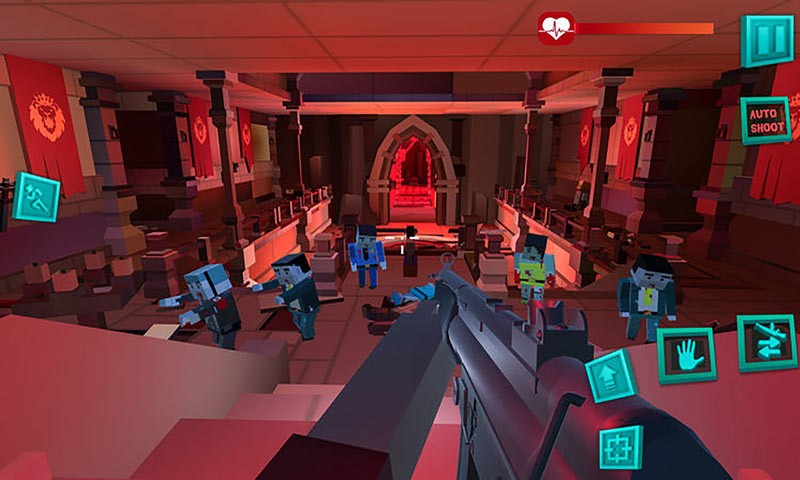Toggle the Auto Shoot button

click(766, 121)
